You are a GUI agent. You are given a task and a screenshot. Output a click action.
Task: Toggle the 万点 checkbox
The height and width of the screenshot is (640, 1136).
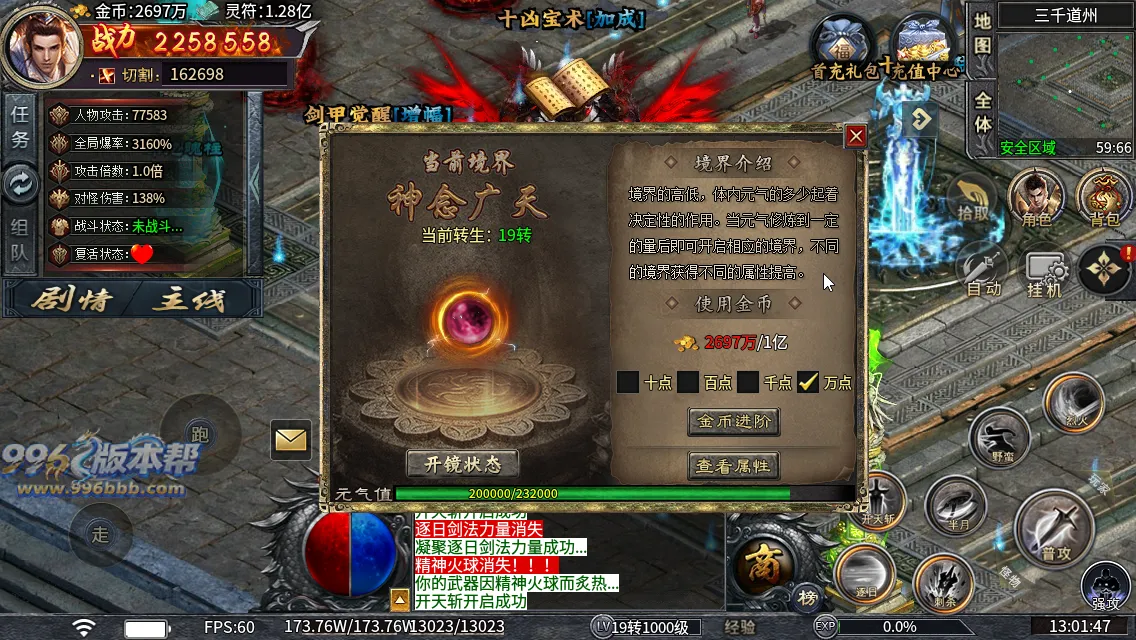808,382
